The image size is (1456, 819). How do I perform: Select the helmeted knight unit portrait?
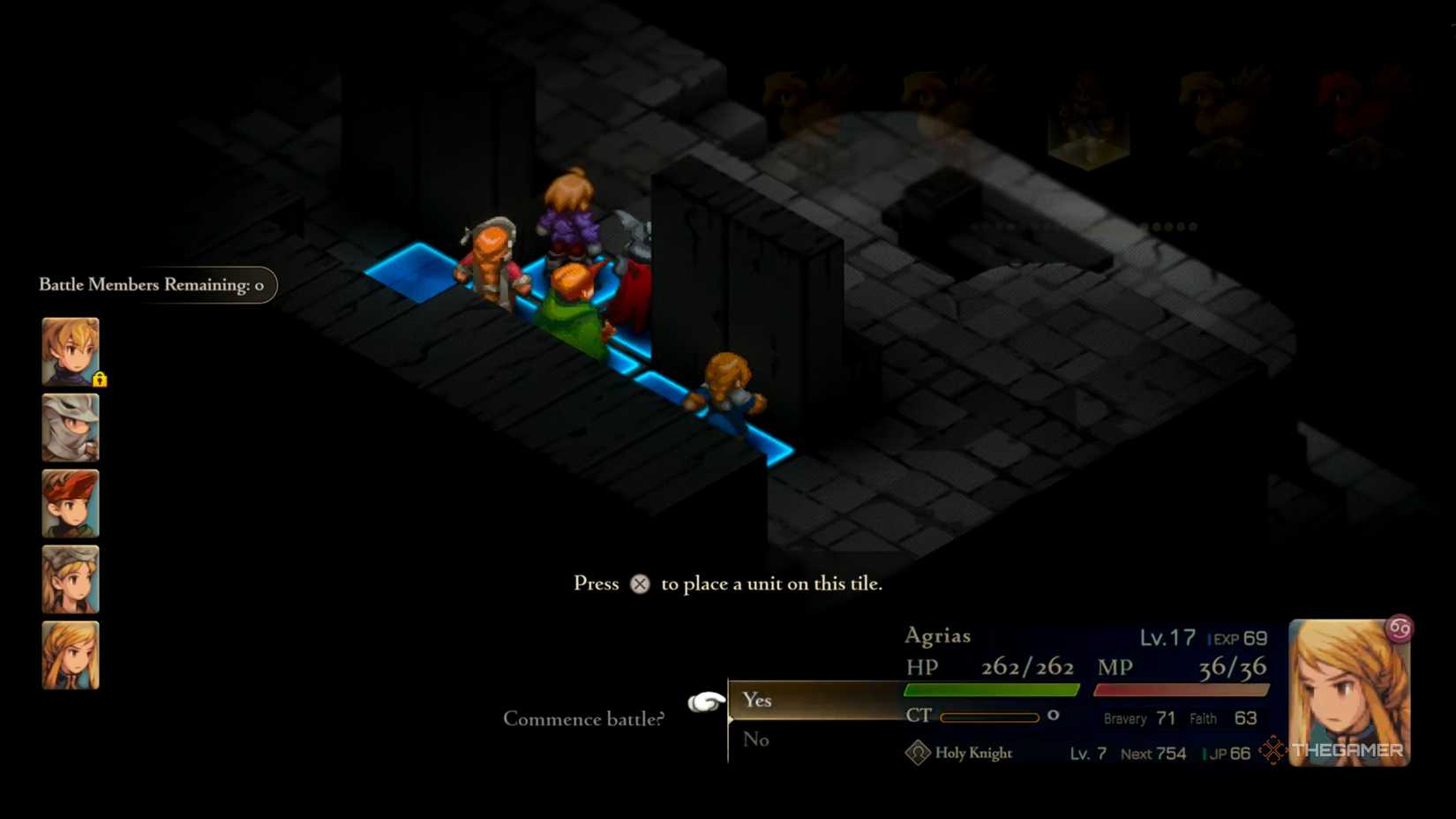(70, 427)
